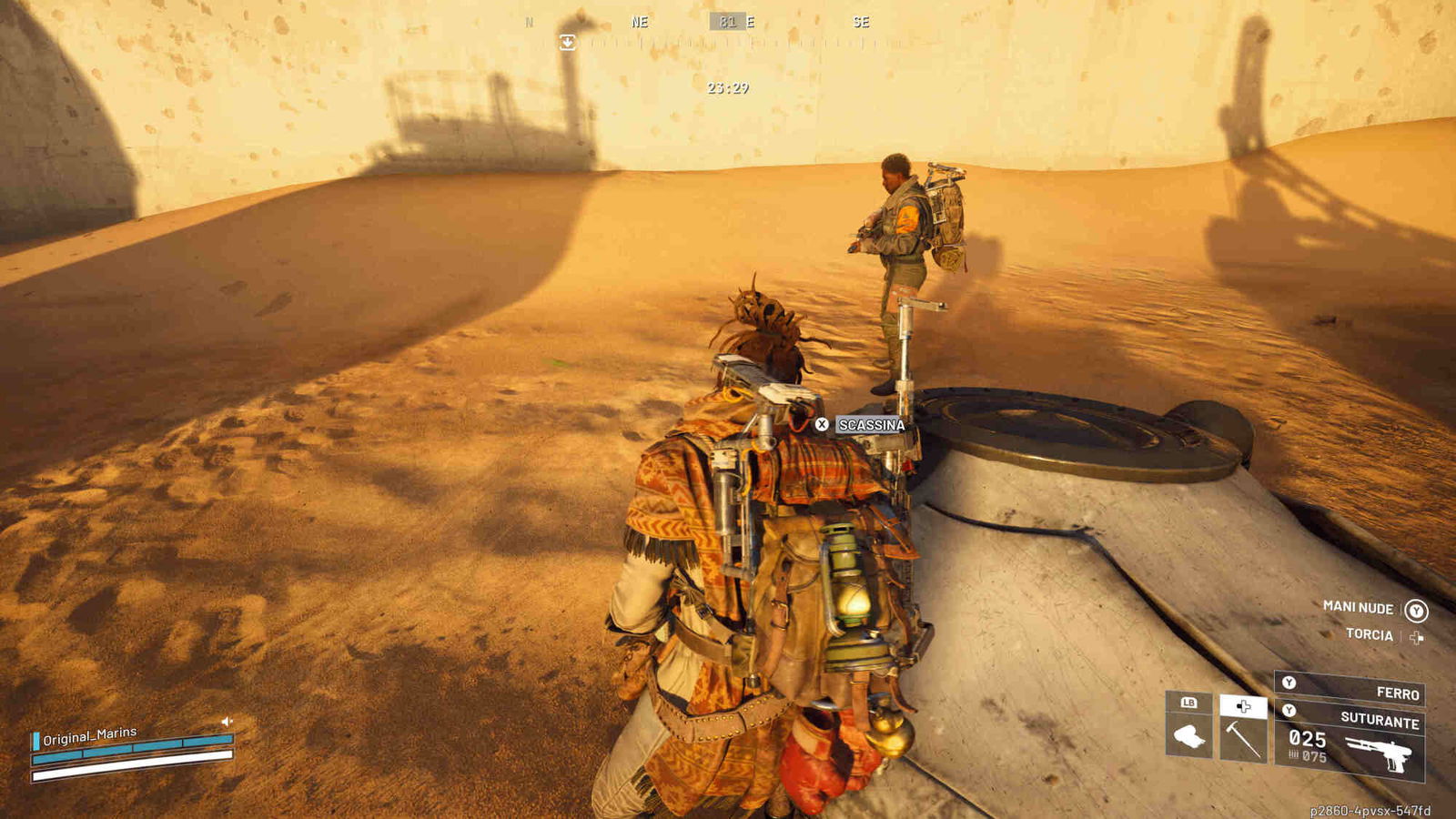Choose the Suturante pistol weapon slot

click(x=1350, y=743)
